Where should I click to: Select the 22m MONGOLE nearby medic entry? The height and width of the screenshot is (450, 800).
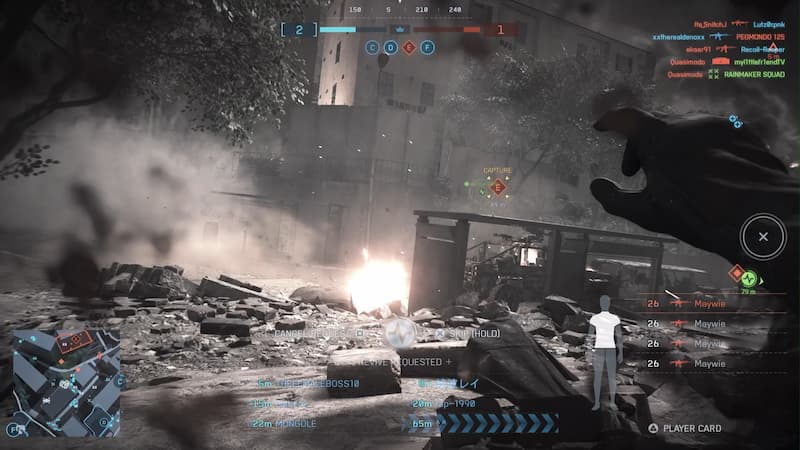point(287,424)
